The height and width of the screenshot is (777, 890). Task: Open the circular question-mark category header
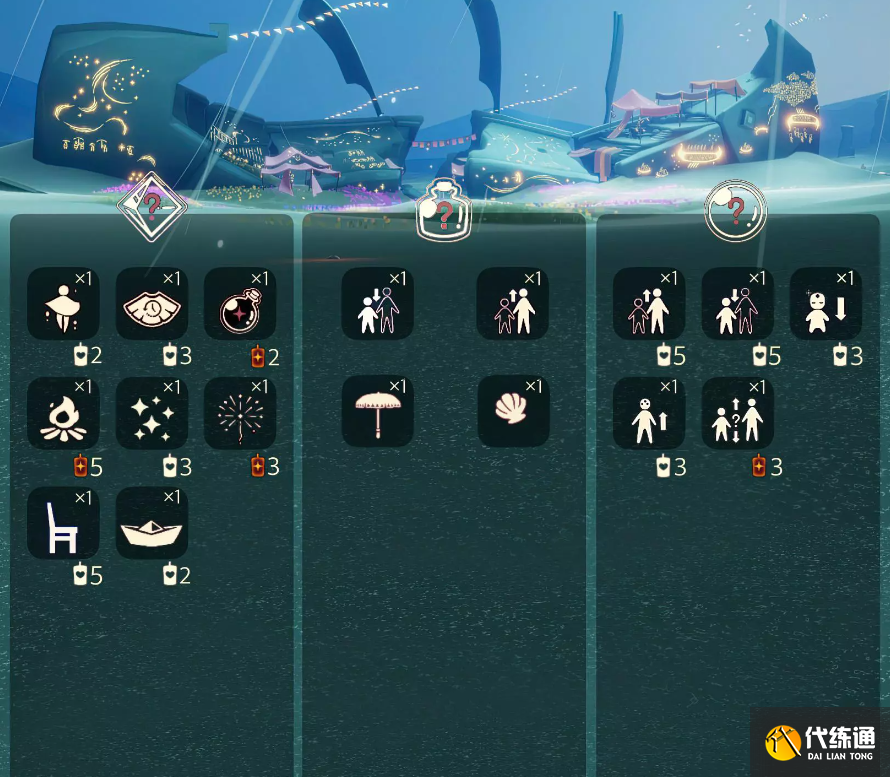[x=735, y=211]
